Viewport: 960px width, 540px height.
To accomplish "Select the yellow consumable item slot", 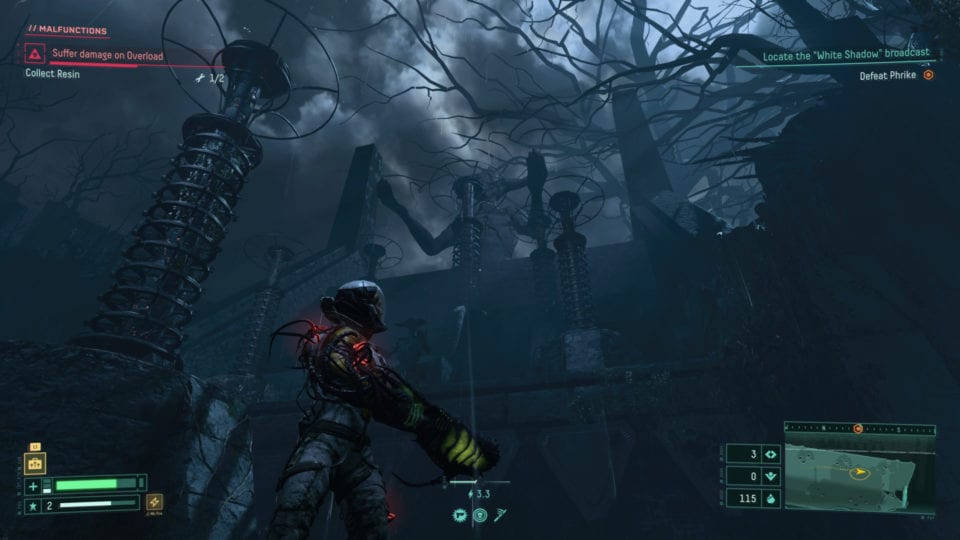I will point(34,463).
